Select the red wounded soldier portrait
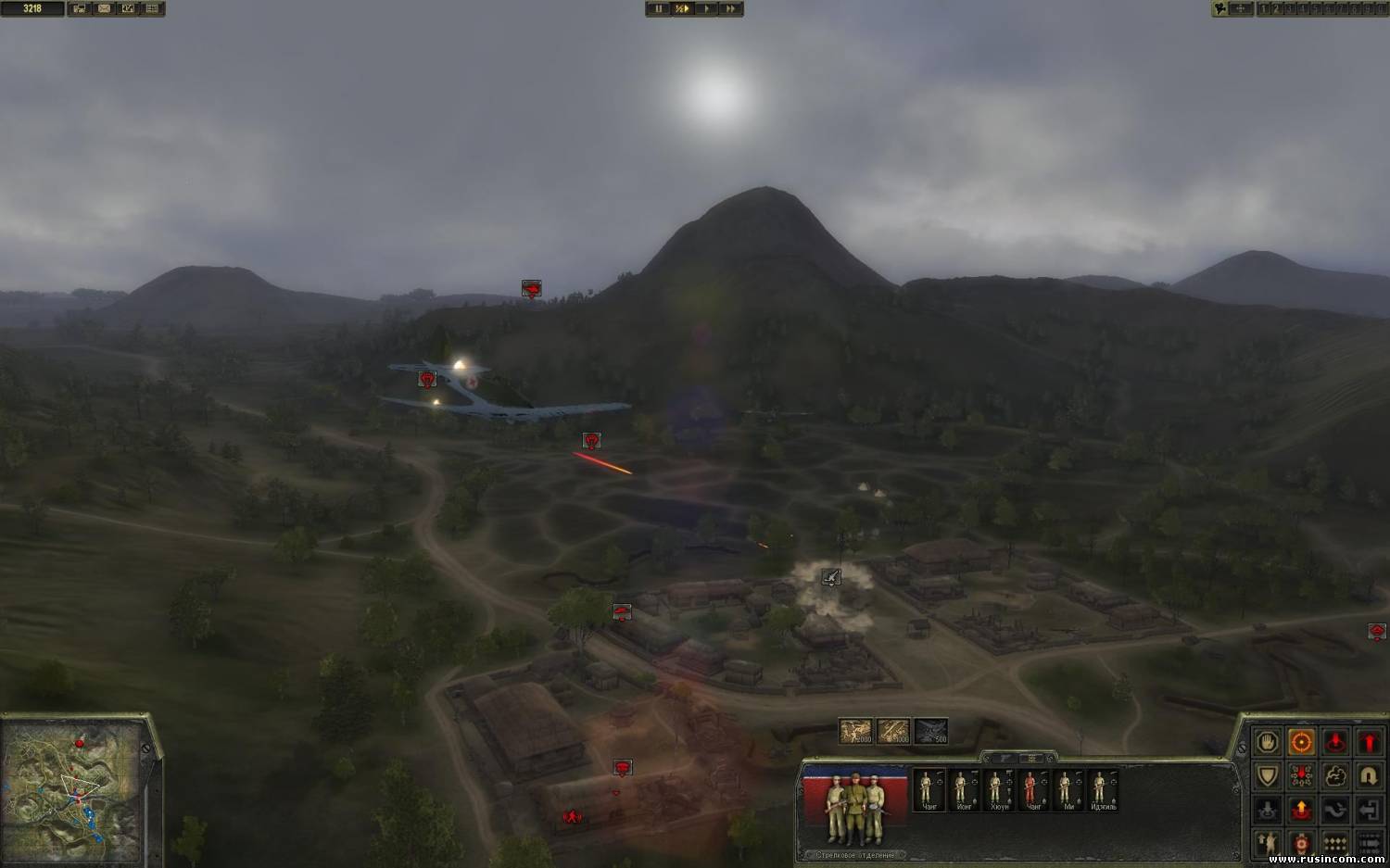 pos(1030,788)
